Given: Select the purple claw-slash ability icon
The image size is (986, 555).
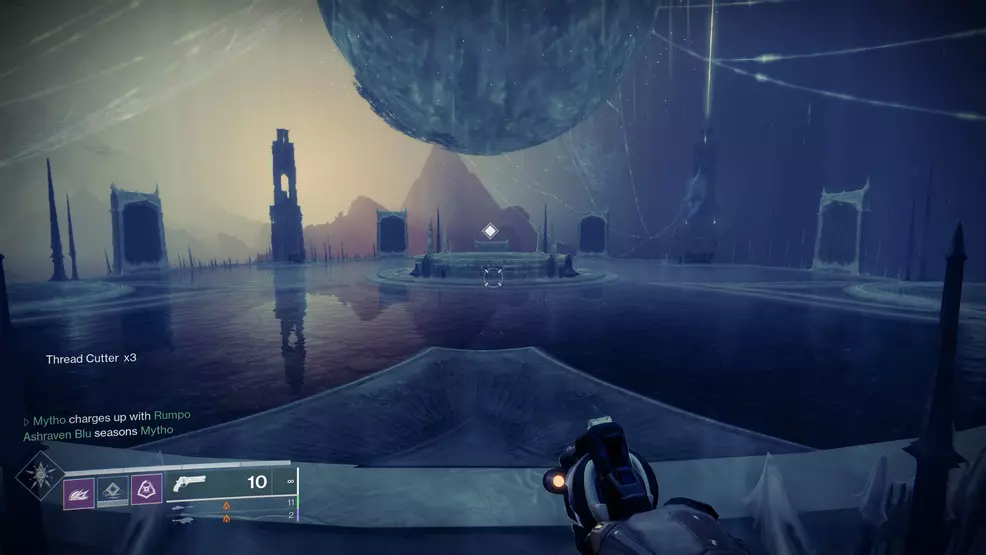Looking at the screenshot, I should (x=79, y=490).
